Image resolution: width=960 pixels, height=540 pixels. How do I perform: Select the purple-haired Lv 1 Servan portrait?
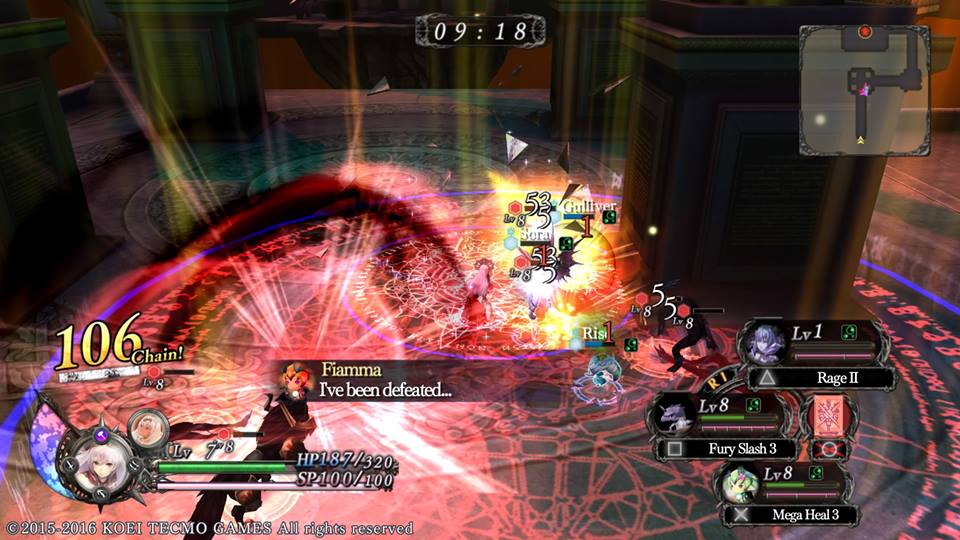(766, 344)
